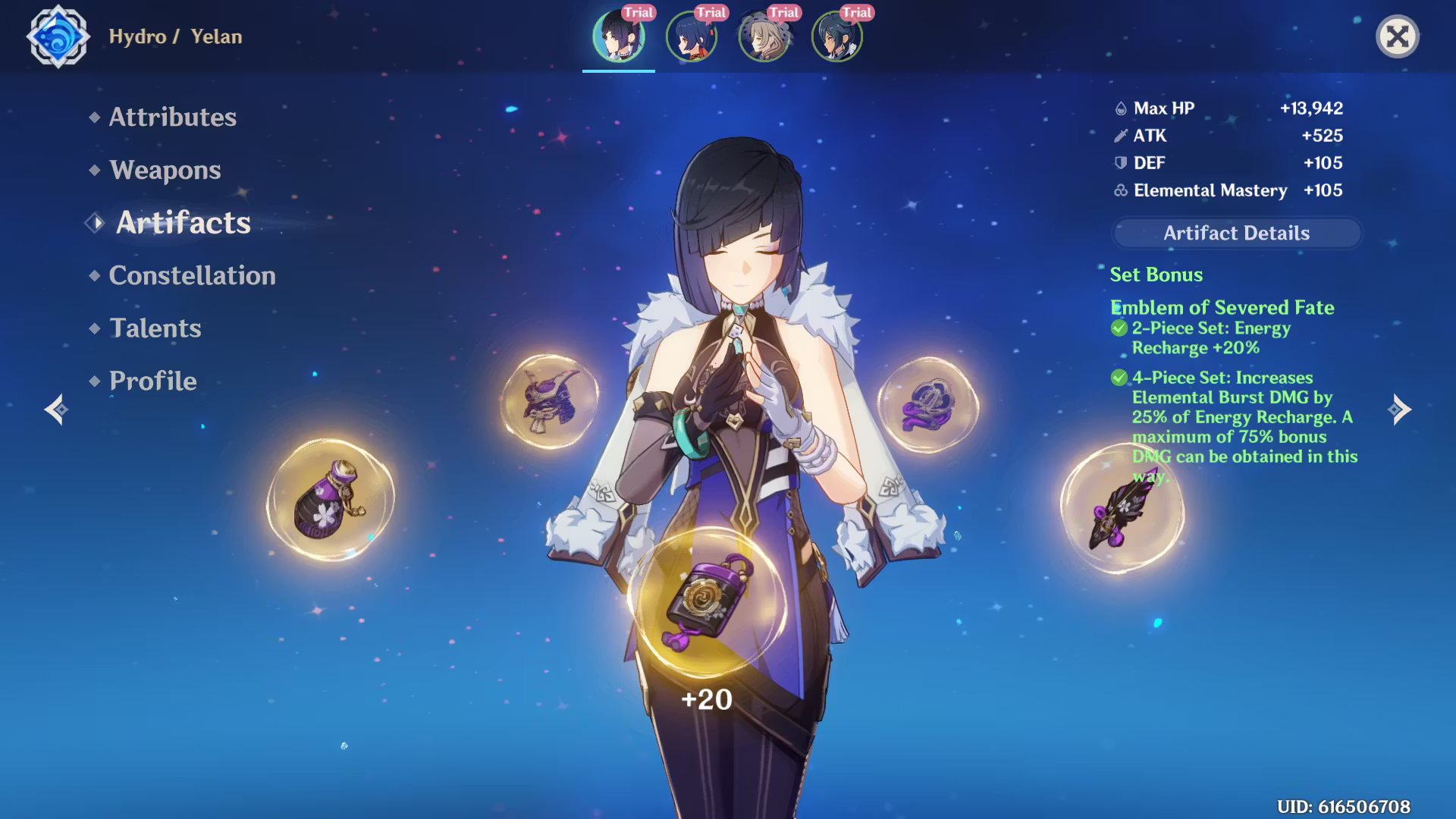Viewport: 1456px width, 819px height.
Task: Inspect the purple pouch goblet artifact
Action: 331,500
